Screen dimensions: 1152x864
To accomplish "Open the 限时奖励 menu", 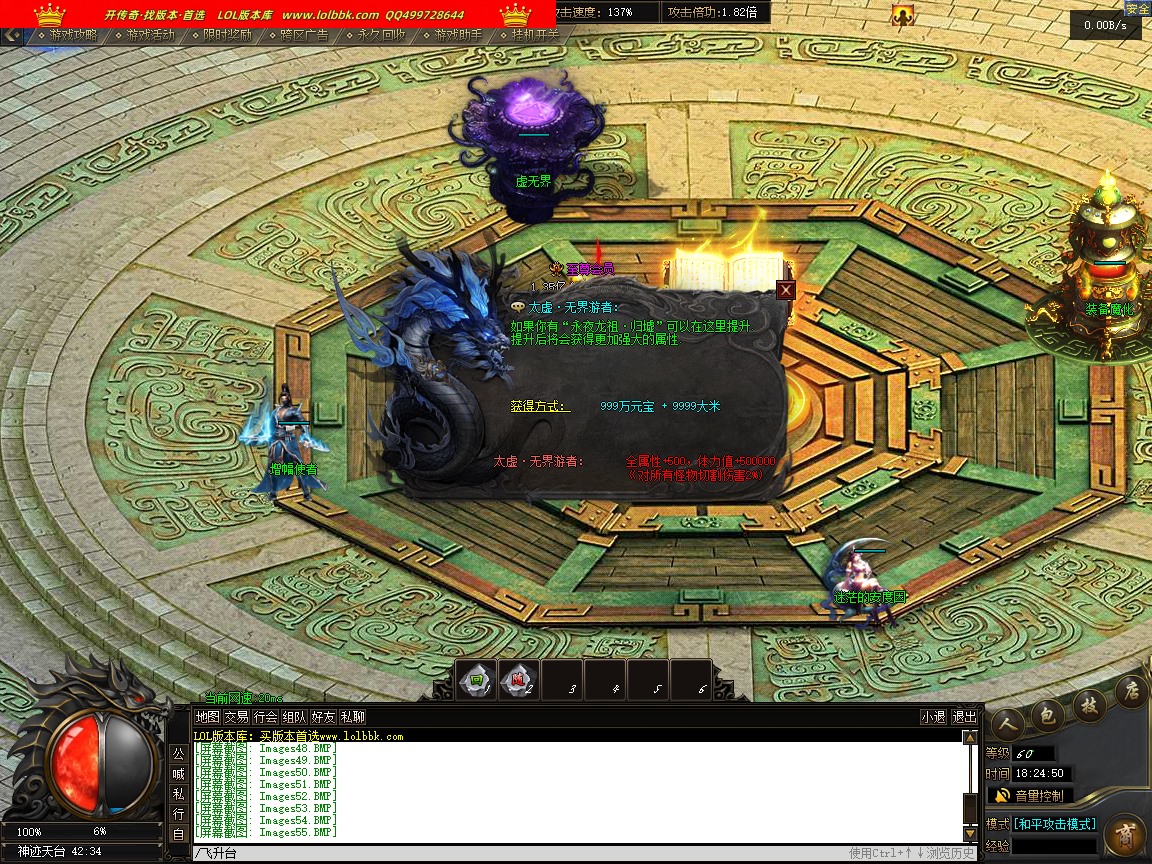I will 227,35.
